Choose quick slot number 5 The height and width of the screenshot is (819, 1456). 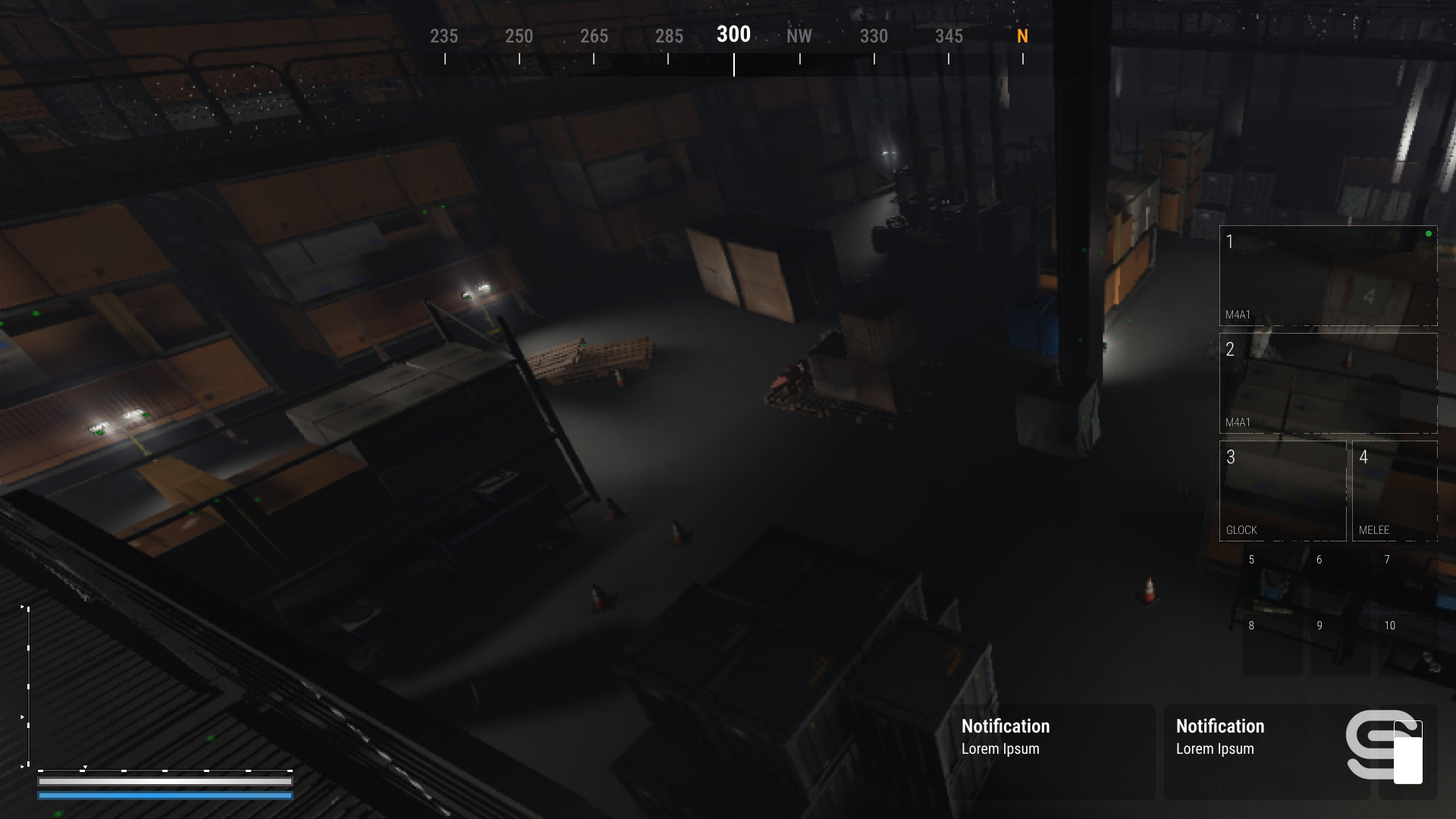[1272, 581]
